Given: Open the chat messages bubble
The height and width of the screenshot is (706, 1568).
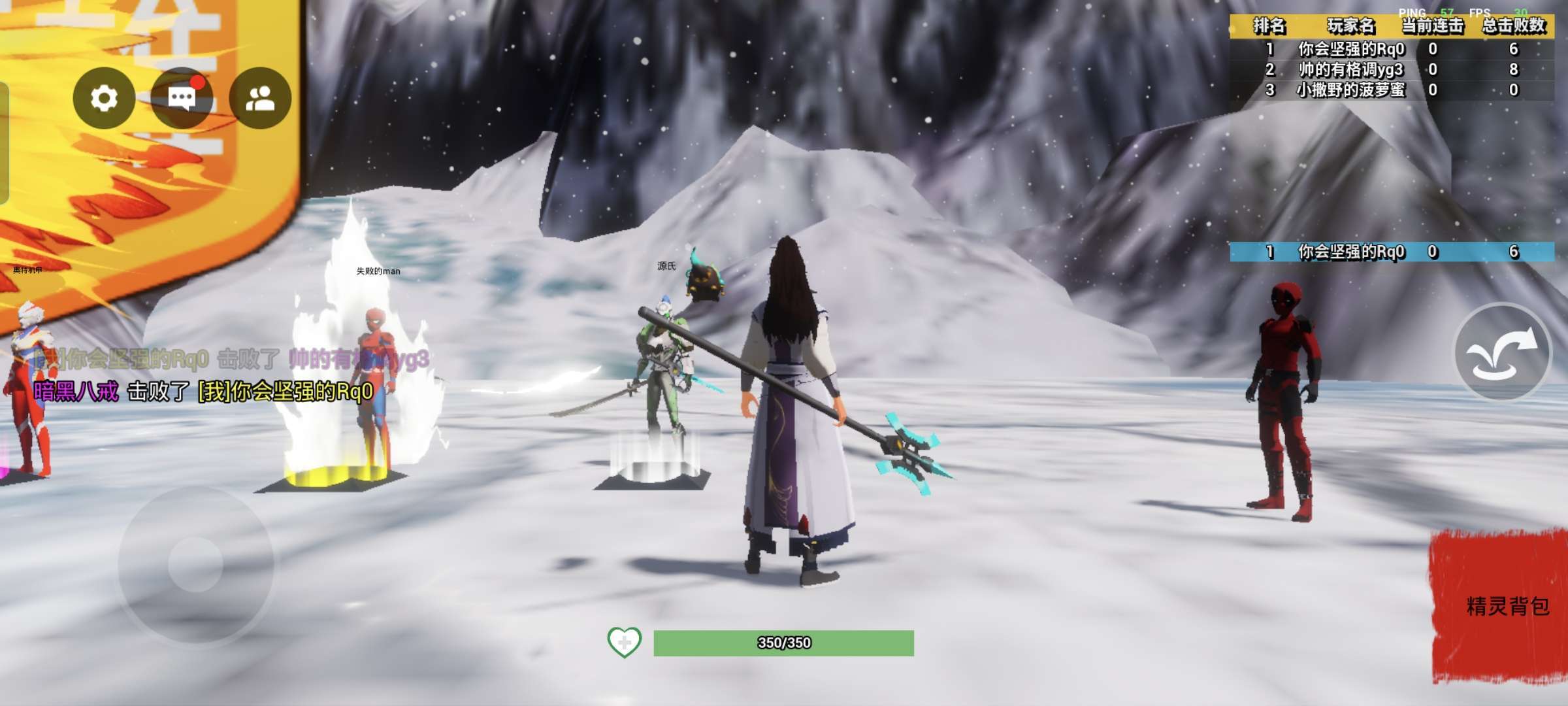Looking at the screenshot, I should pos(182,98).
